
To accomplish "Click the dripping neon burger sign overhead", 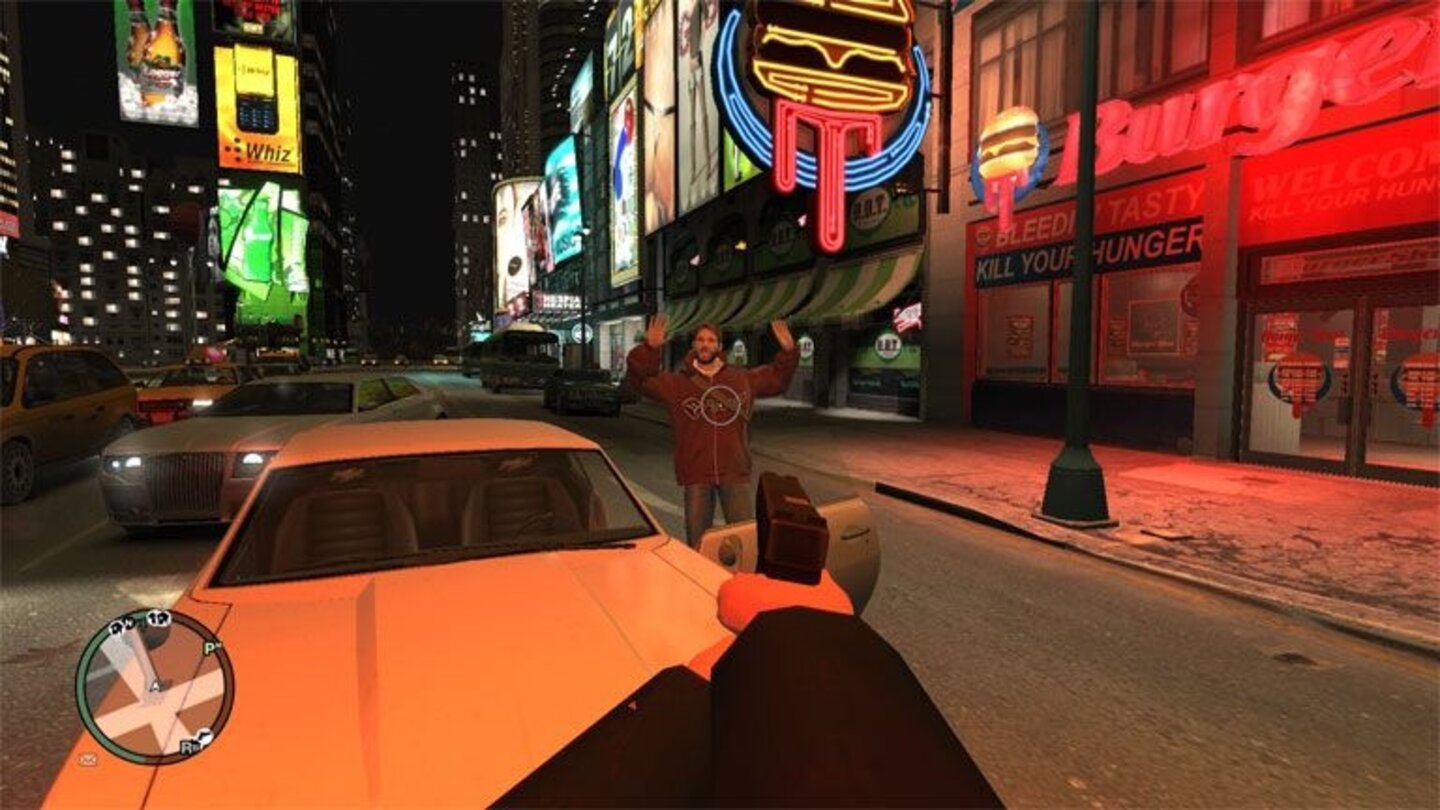I will (x=820, y=110).
